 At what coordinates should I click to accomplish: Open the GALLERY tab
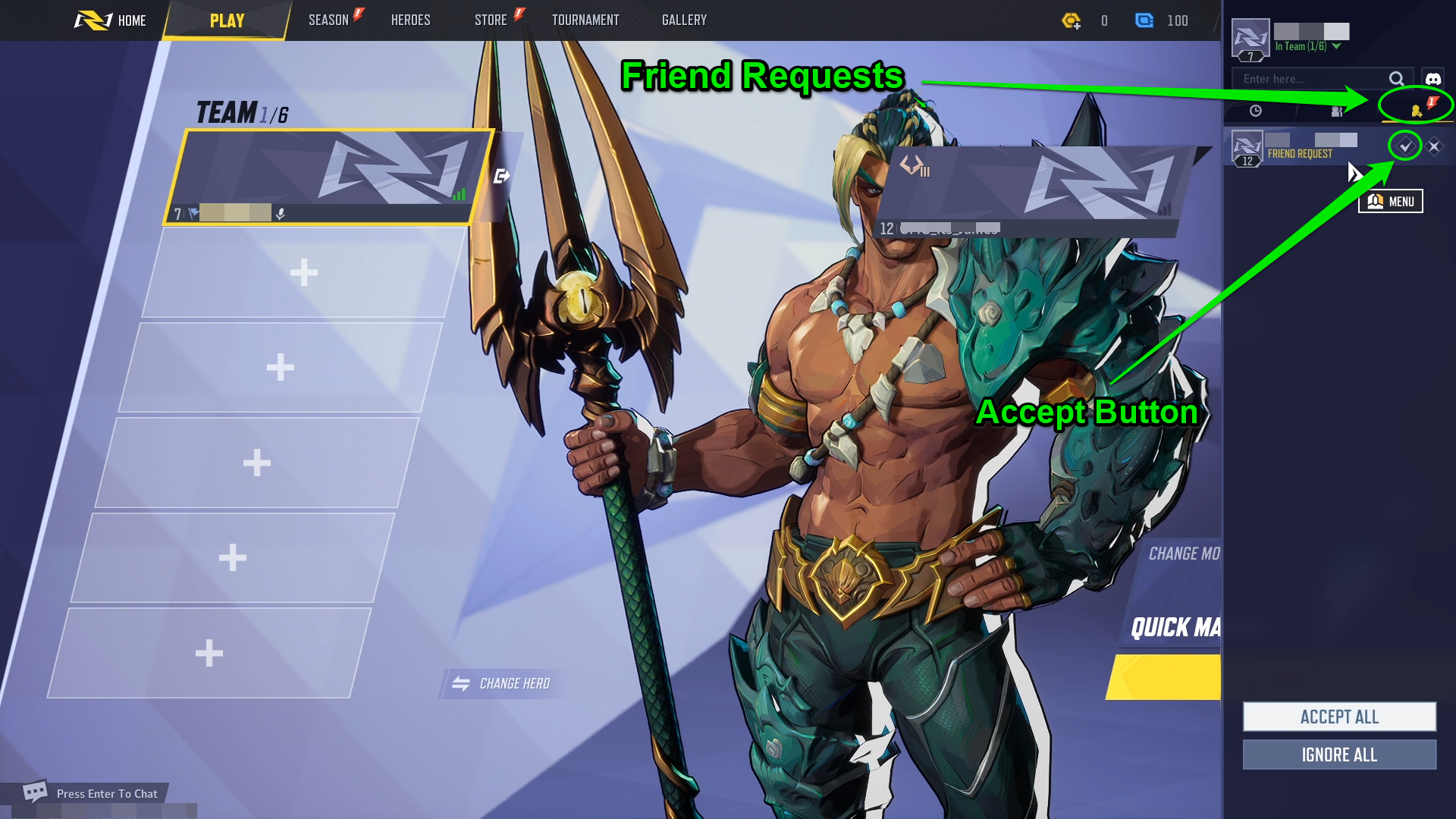684,20
